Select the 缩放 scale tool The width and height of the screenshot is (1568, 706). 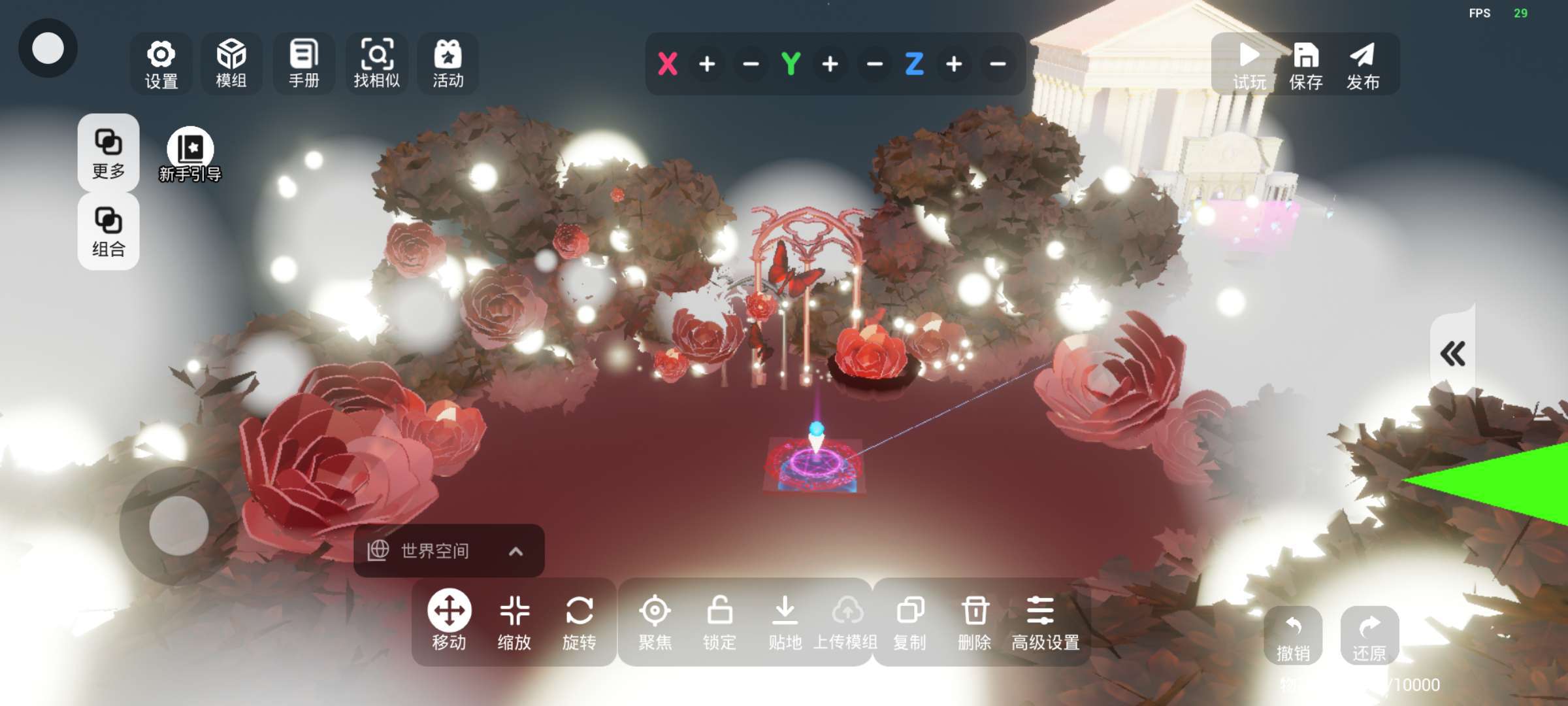point(514,622)
